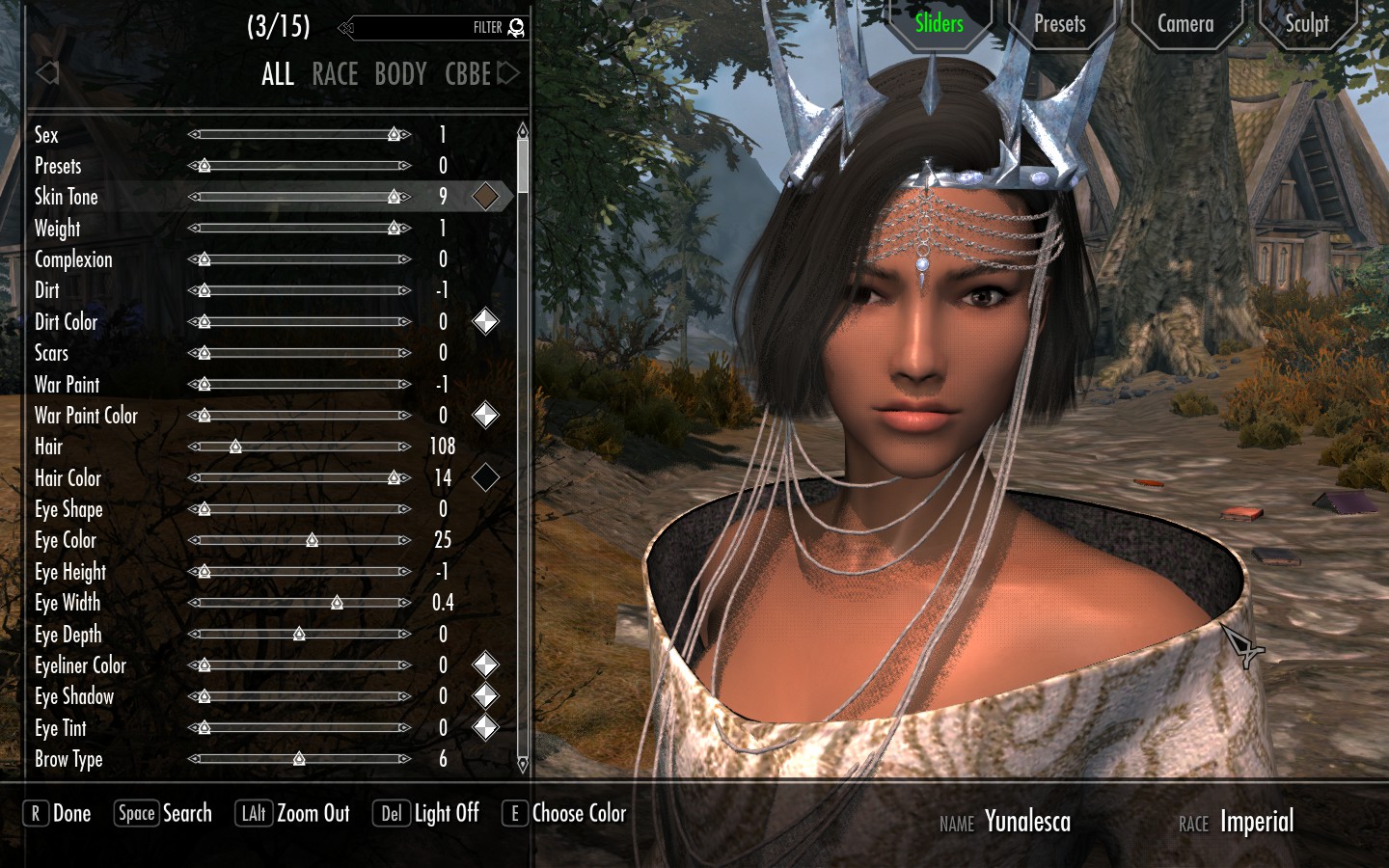
Task: Filter sliders by RACE category
Action: (335, 74)
